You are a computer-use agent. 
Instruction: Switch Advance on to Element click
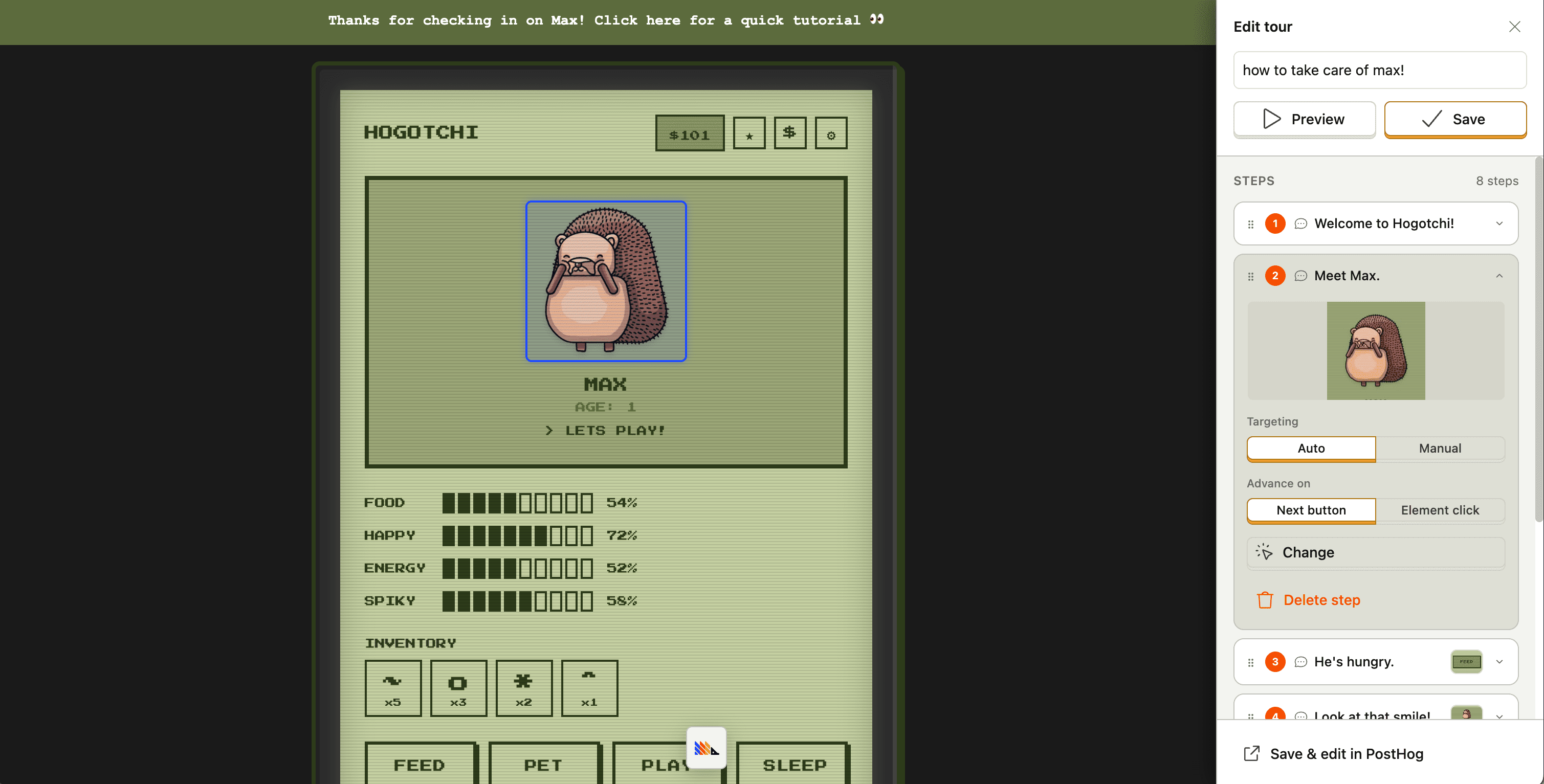[1440, 510]
